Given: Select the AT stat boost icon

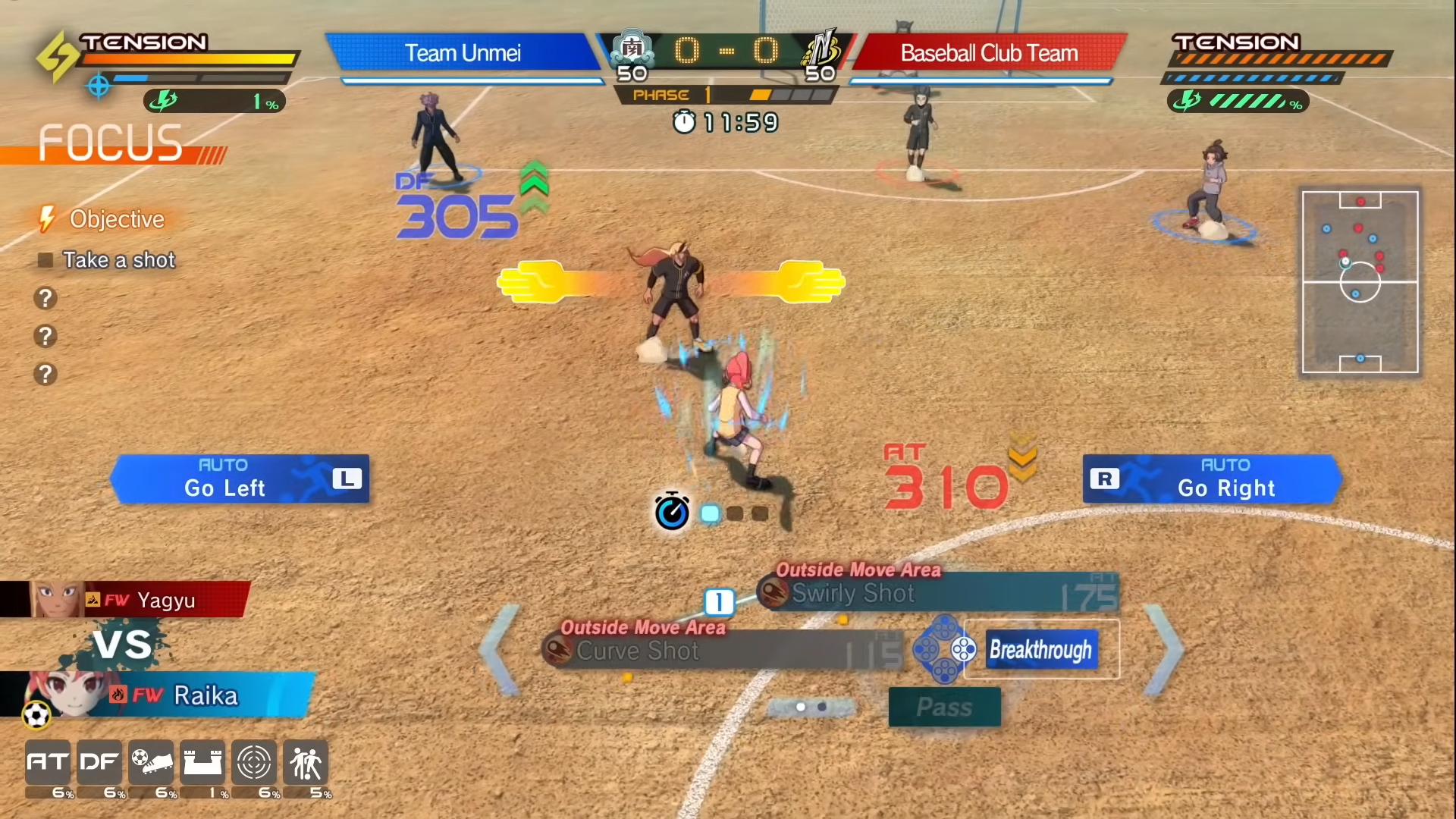Looking at the screenshot, I should coord(48,762).
